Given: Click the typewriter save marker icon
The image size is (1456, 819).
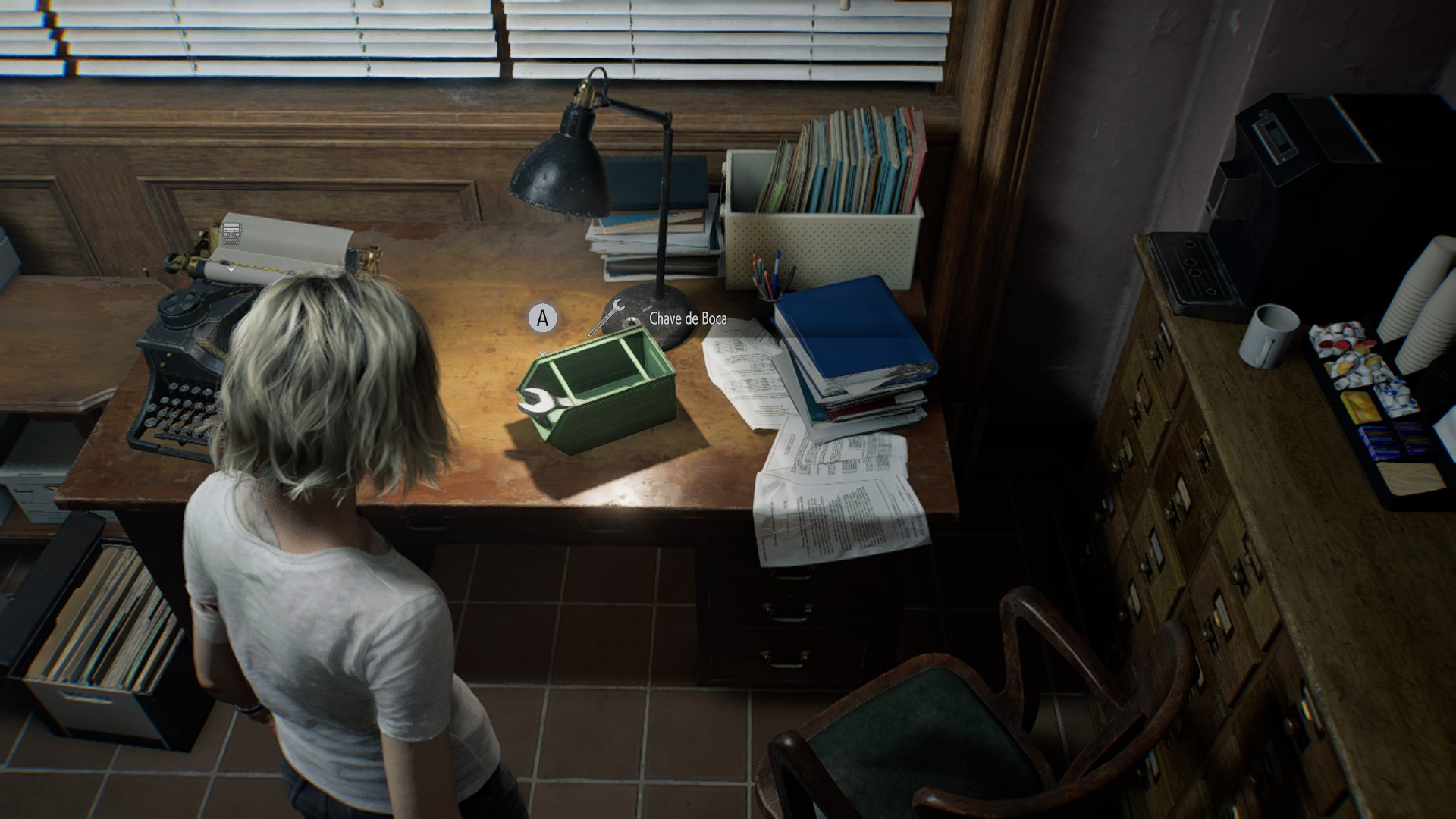Looking at the screenshot, I should [x=232, y=234].
